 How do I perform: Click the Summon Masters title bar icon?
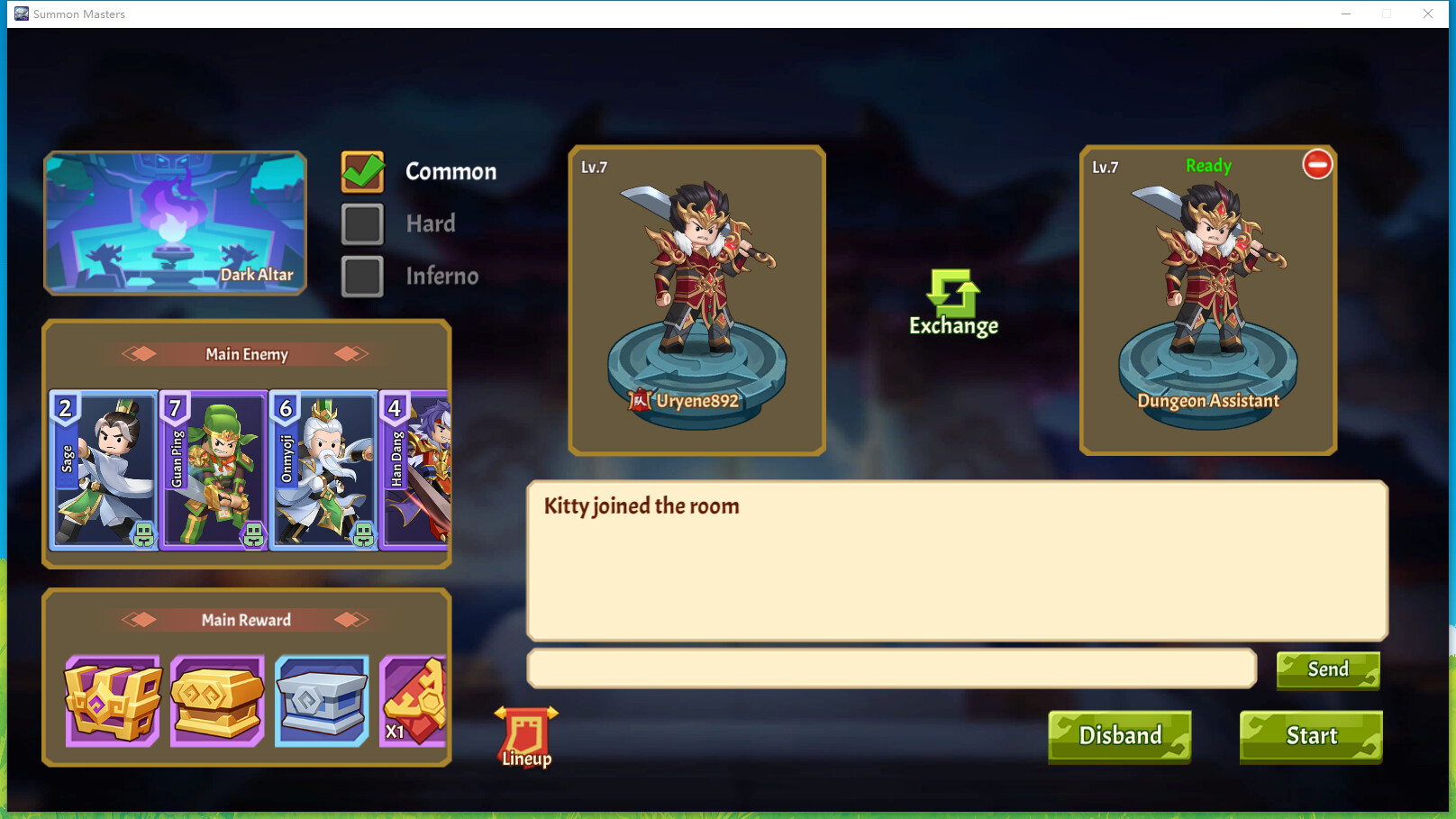tap(20, 14)
